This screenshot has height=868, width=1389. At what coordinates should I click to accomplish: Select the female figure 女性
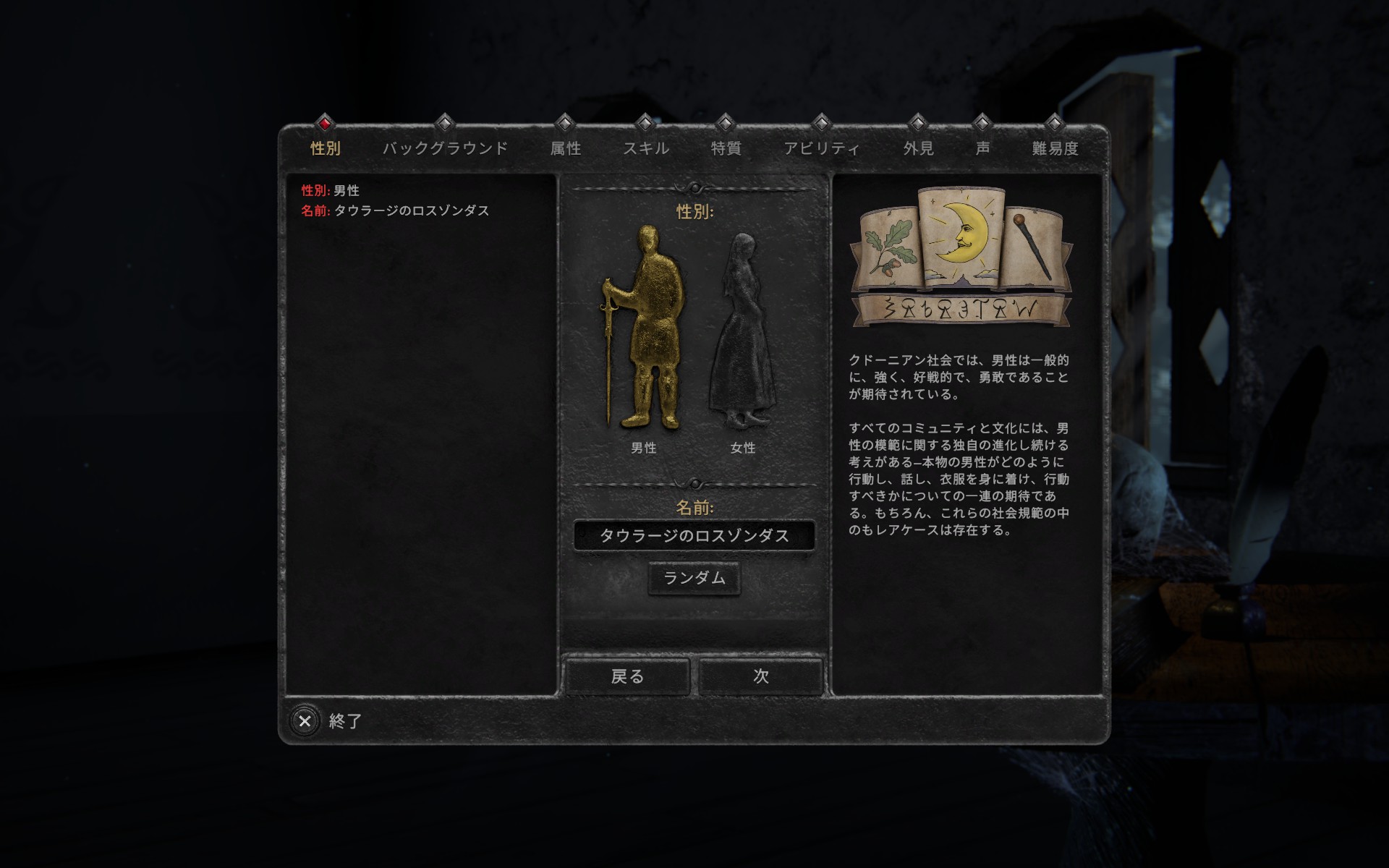[742, 333]
